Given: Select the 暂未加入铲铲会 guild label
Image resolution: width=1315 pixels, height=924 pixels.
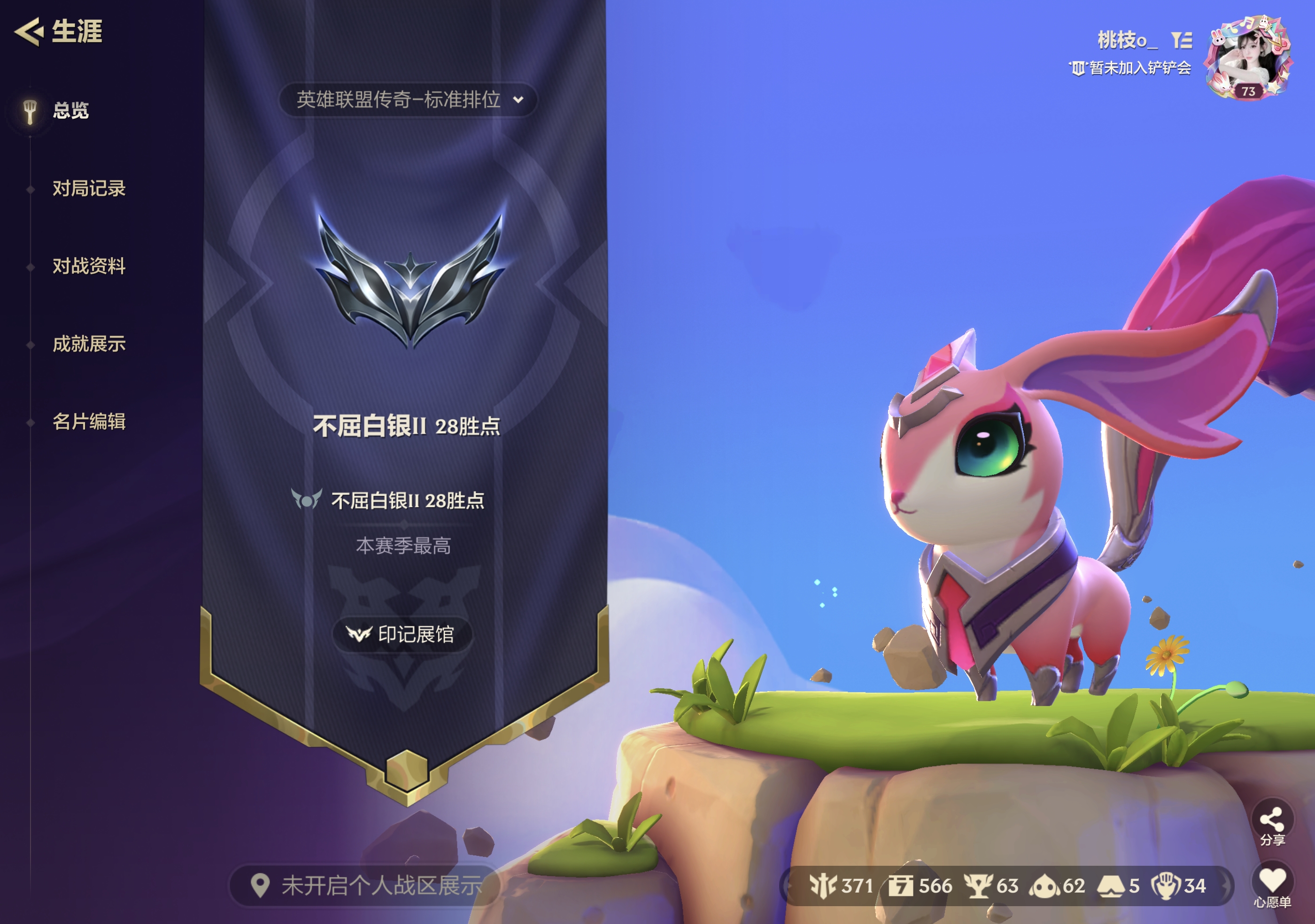Looking at the screenshot, I should [x=1138, y=68].
